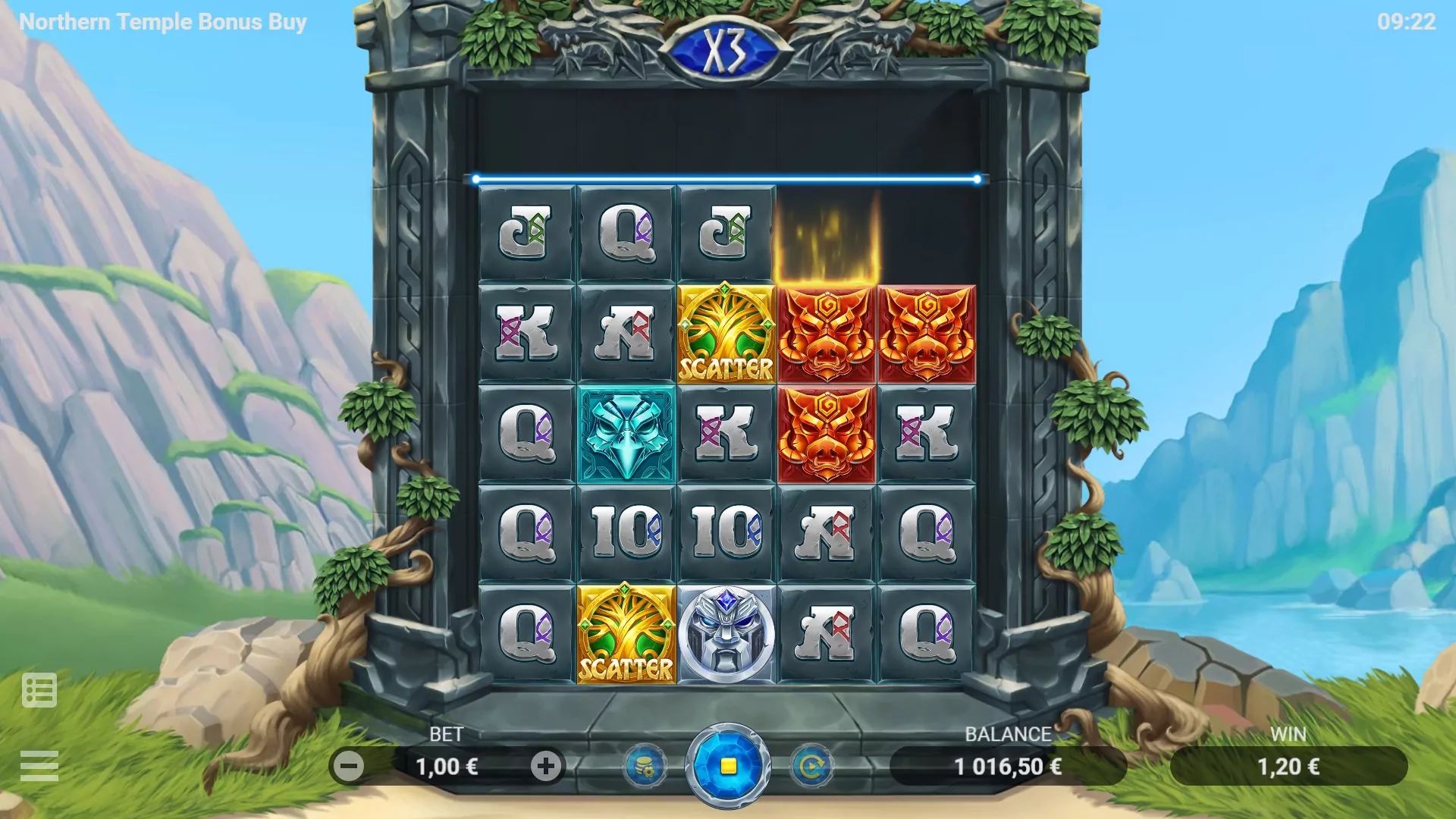The image size is (1456, 819).
Task: Click the Scatter symbol beside the fire reel
Action: point(726,334)
